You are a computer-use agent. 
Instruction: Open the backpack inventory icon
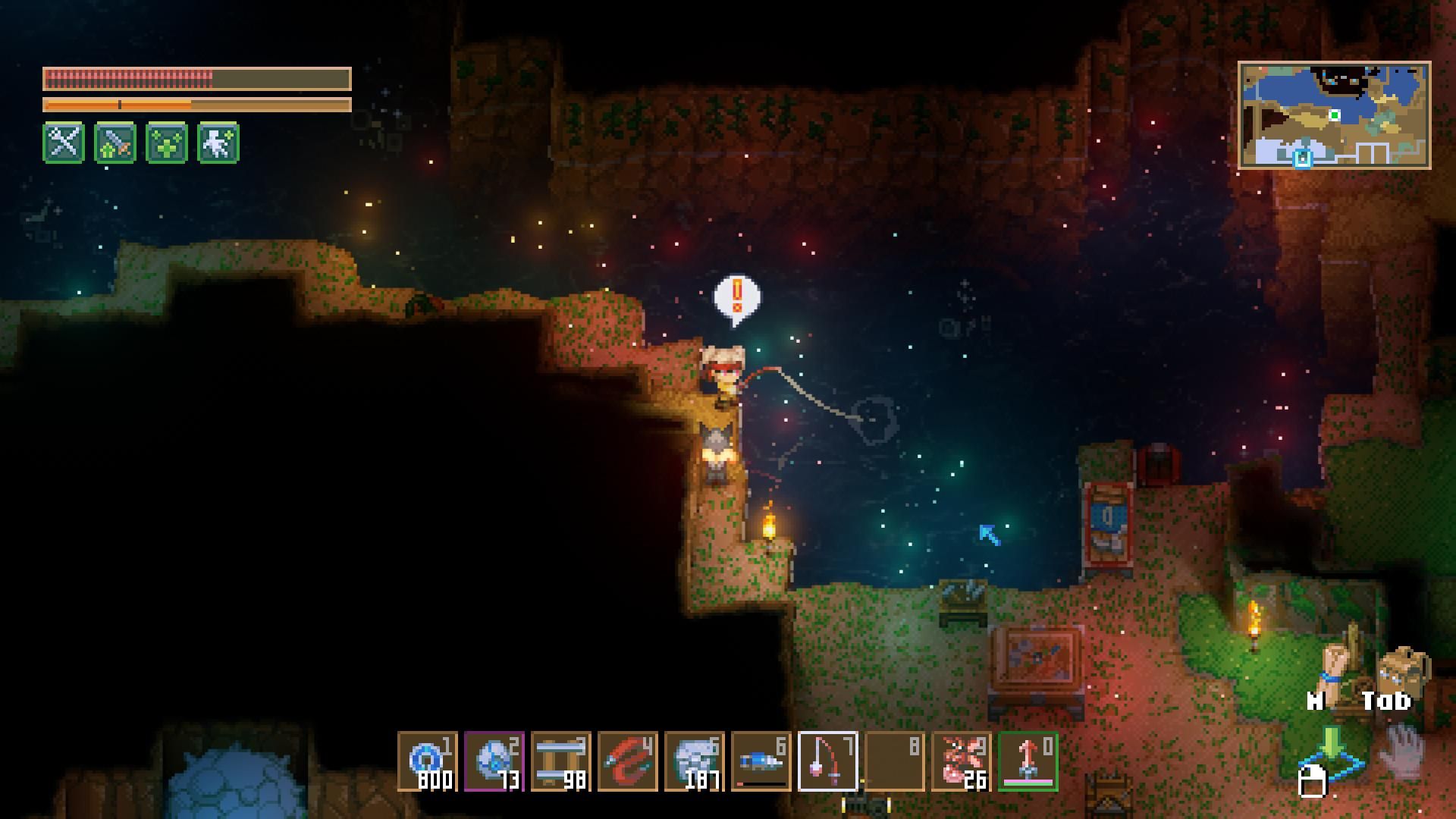pos(1403,671)
